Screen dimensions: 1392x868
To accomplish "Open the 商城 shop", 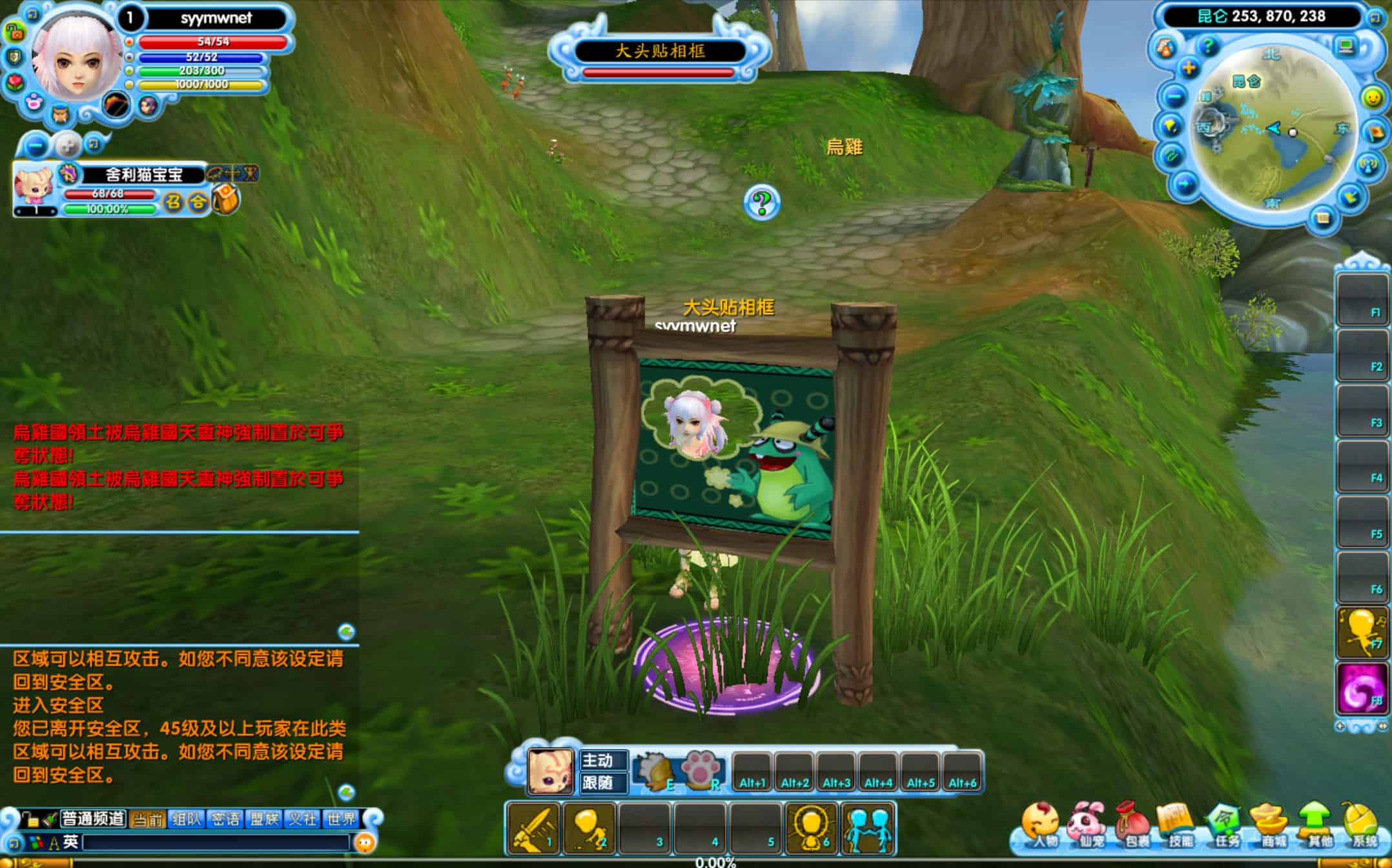I will tap(1270, 825).
